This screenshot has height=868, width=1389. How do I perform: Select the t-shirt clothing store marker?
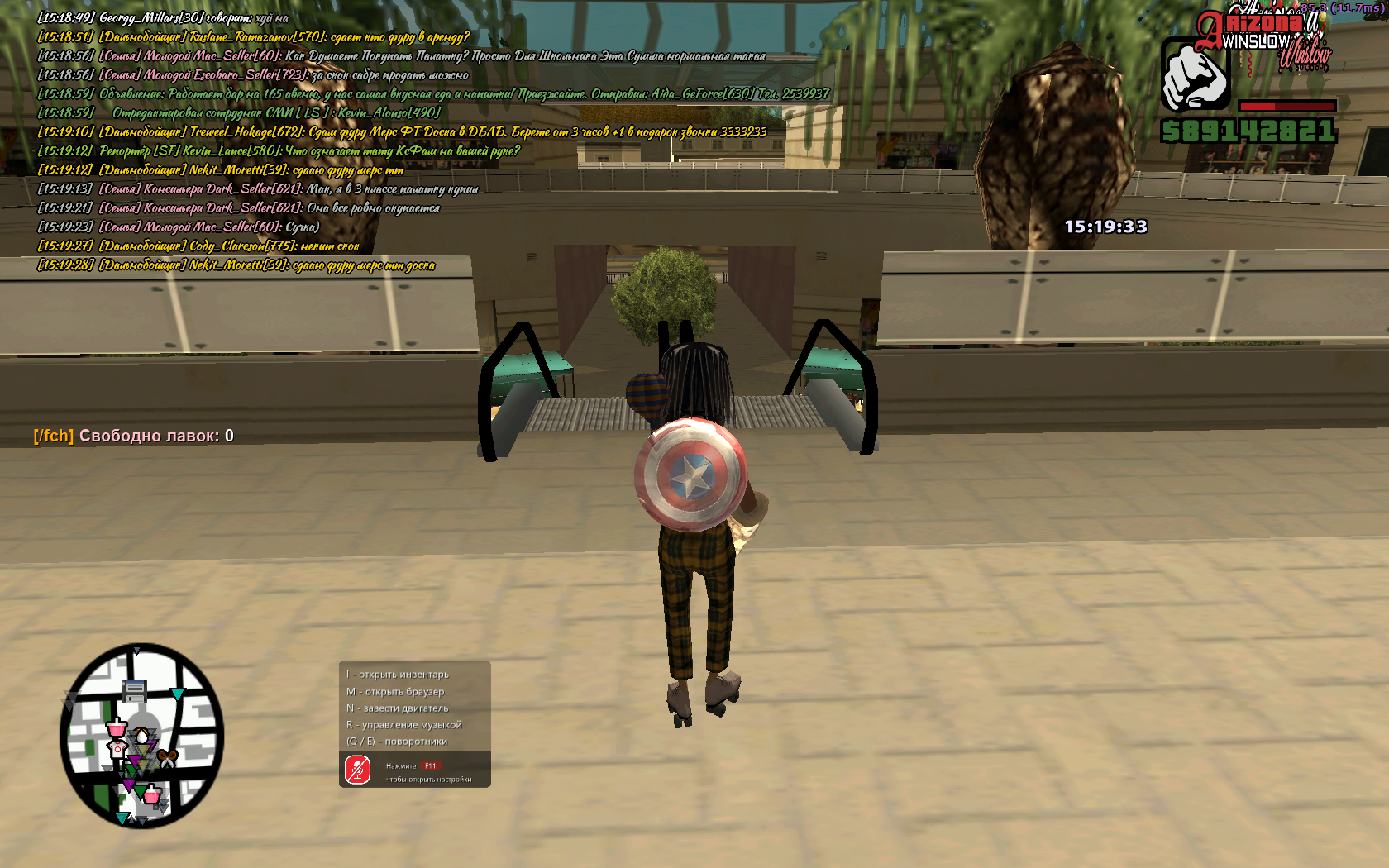[x=118, y=749]
